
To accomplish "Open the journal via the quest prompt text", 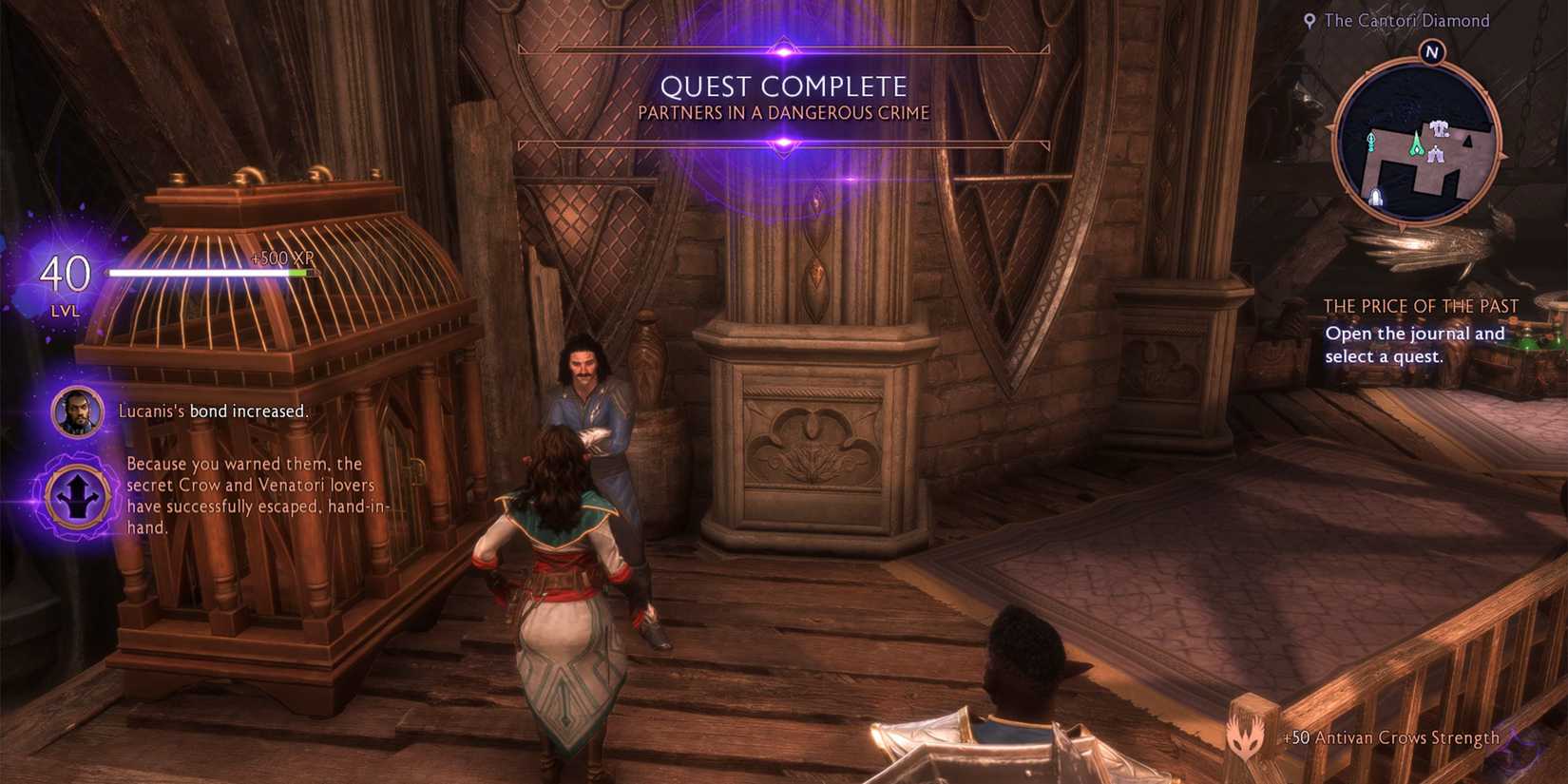I will coord(1415,346).
